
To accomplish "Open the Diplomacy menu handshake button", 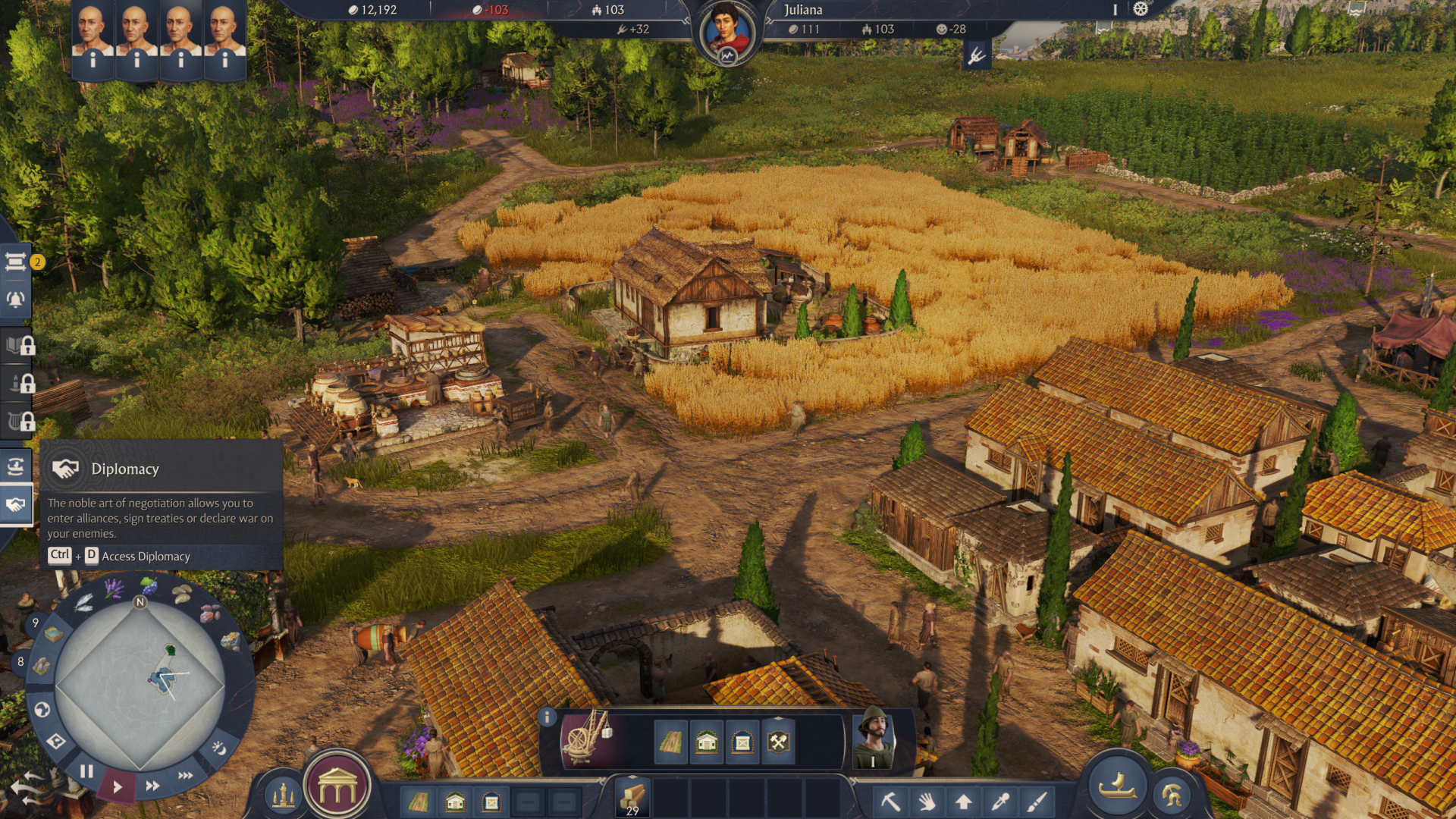I will (16, 505).
